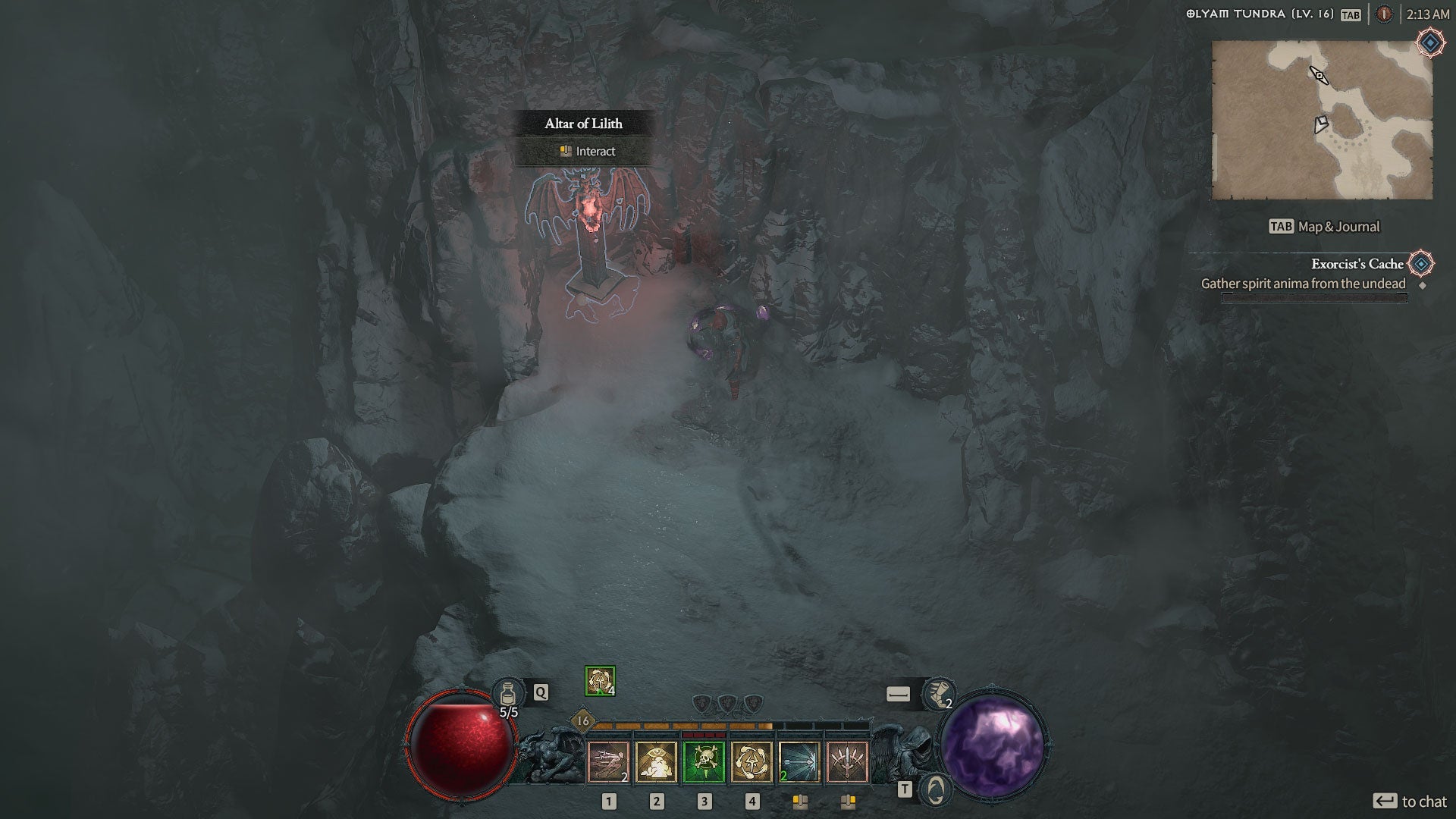
Task: Click the level 16 badge
Action: tap(582, 720)
